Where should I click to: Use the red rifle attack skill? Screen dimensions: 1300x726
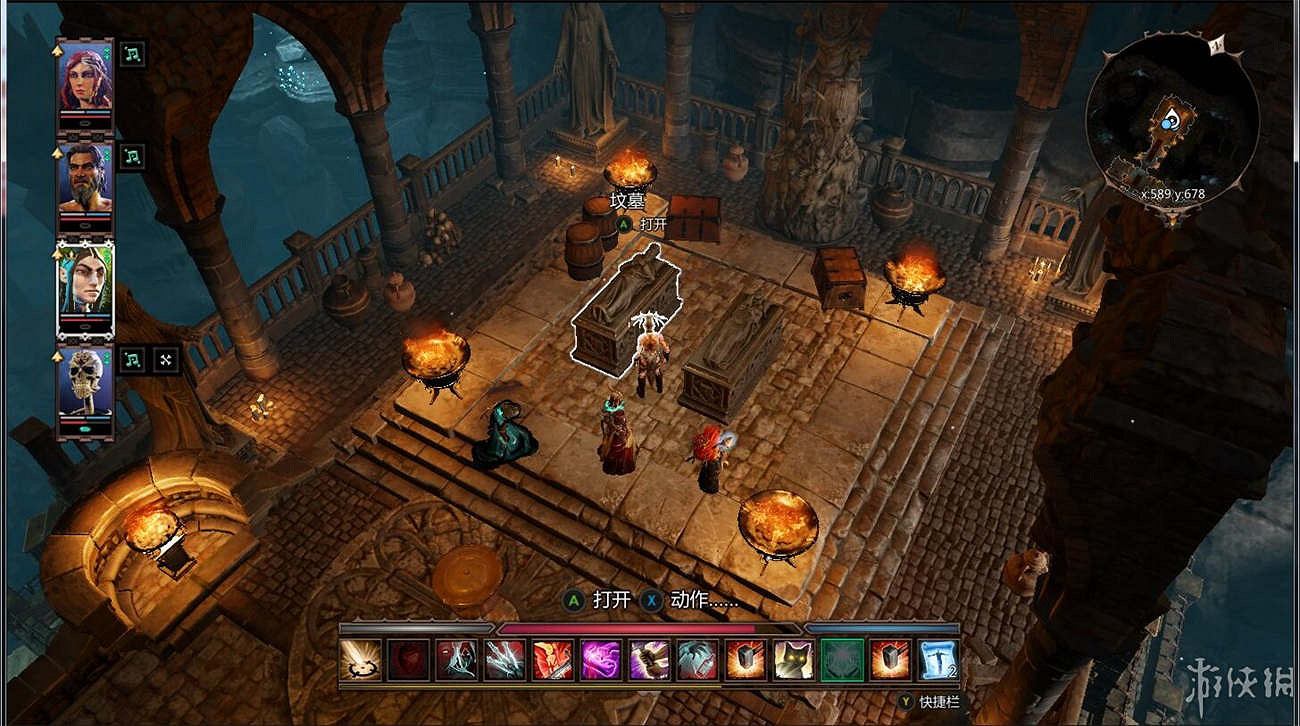click(553, 660)
